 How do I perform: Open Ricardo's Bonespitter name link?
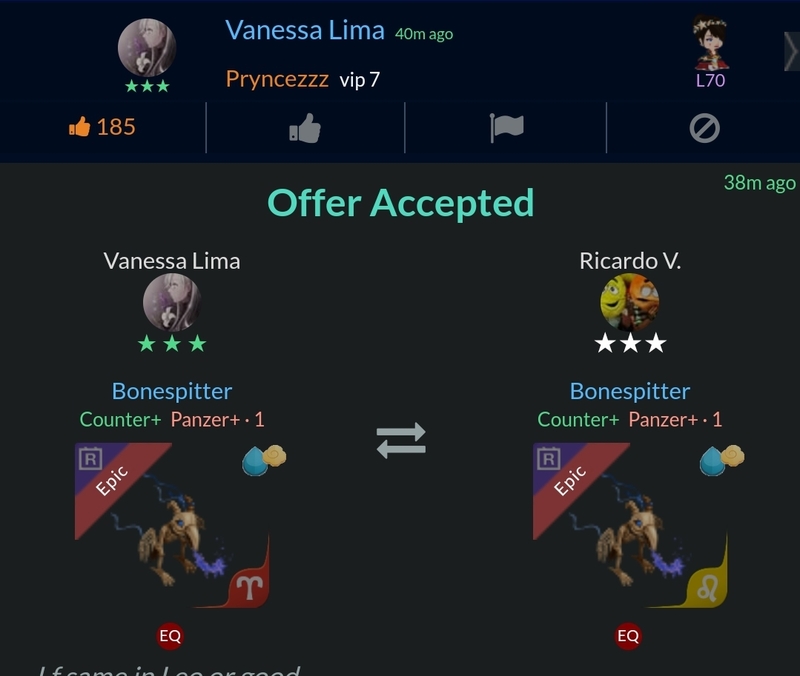[630, 391]
